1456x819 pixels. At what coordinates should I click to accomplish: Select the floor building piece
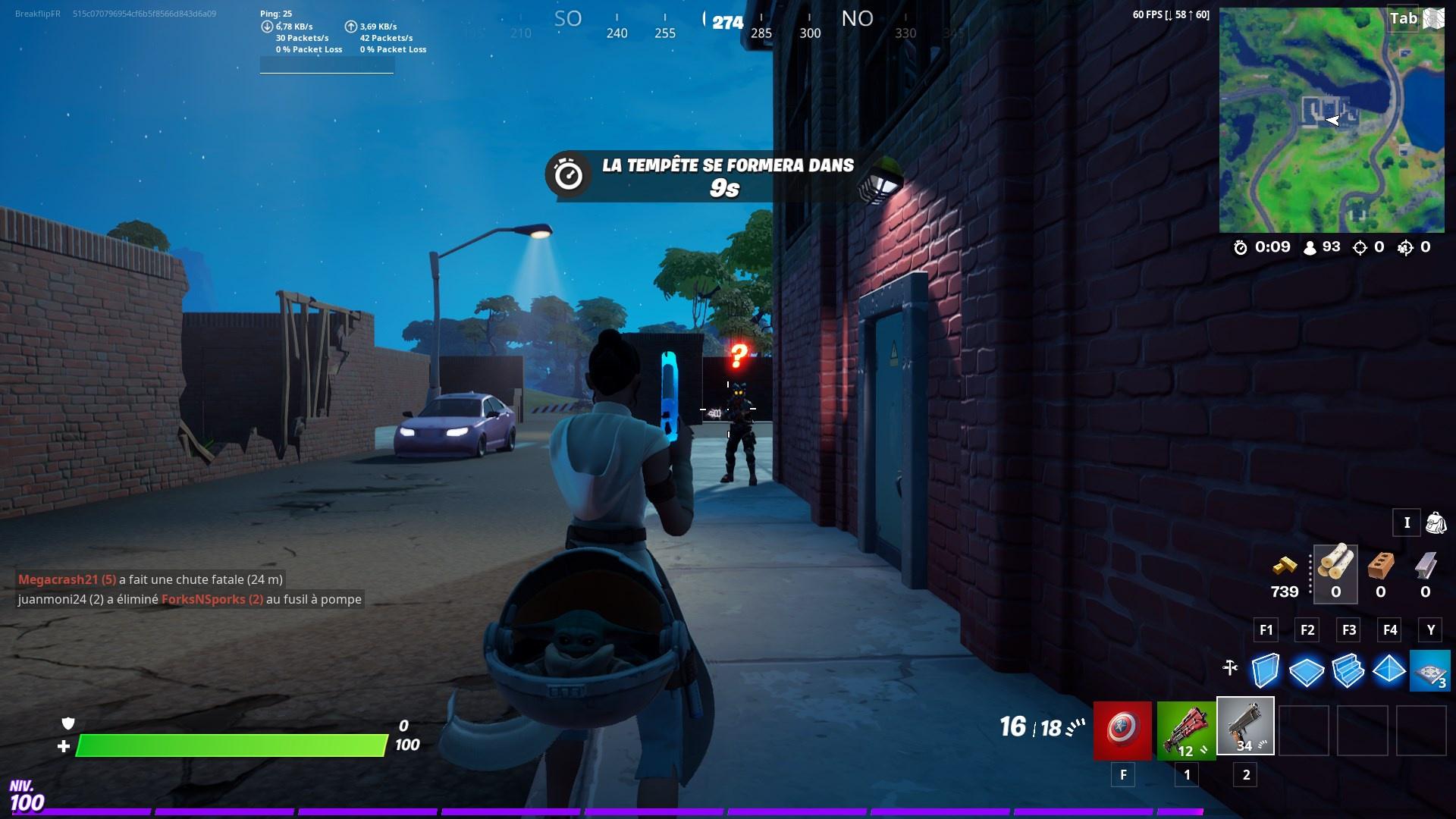tap(1307, 670)
